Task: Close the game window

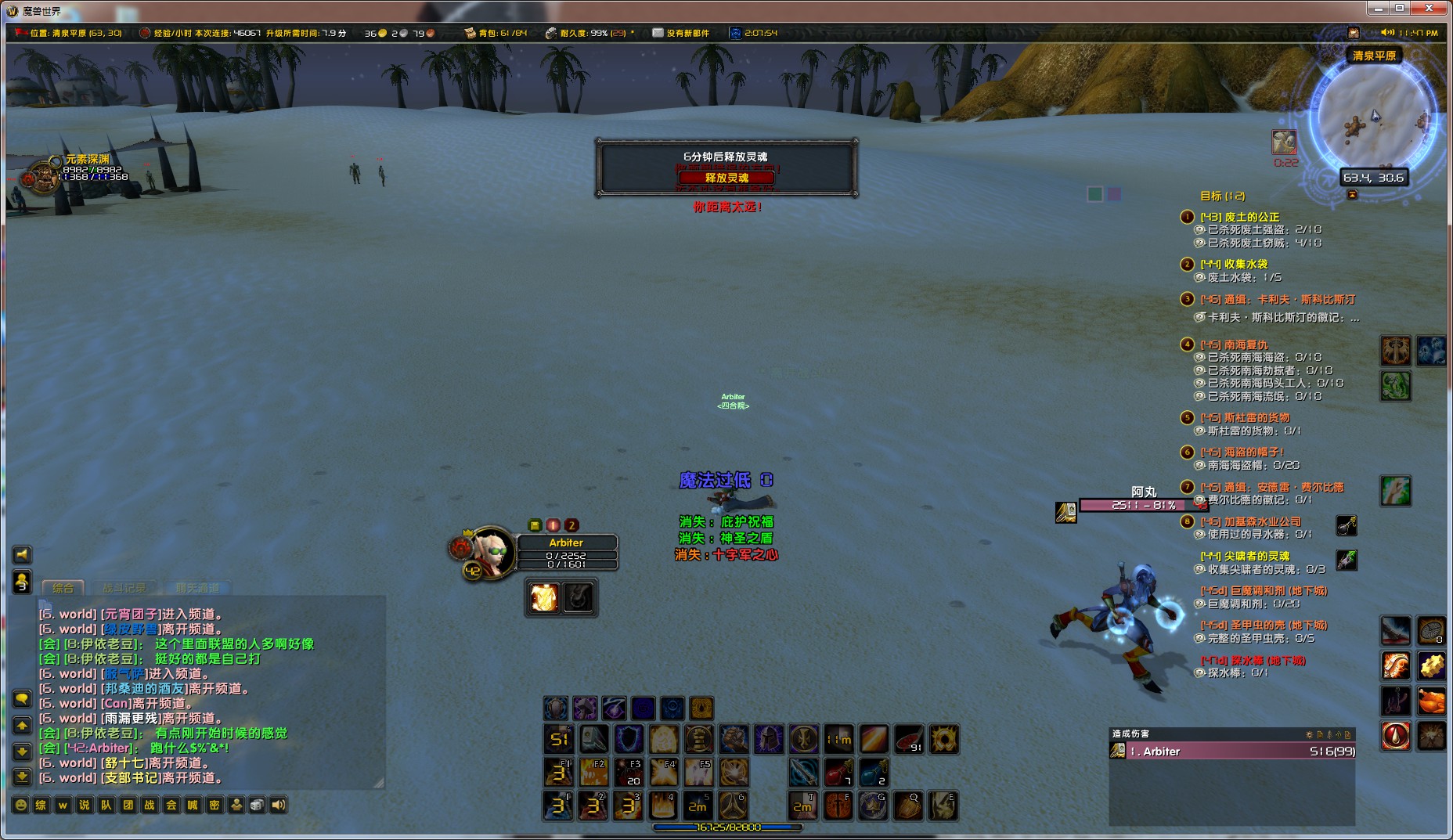Action: click(1429, 9)
